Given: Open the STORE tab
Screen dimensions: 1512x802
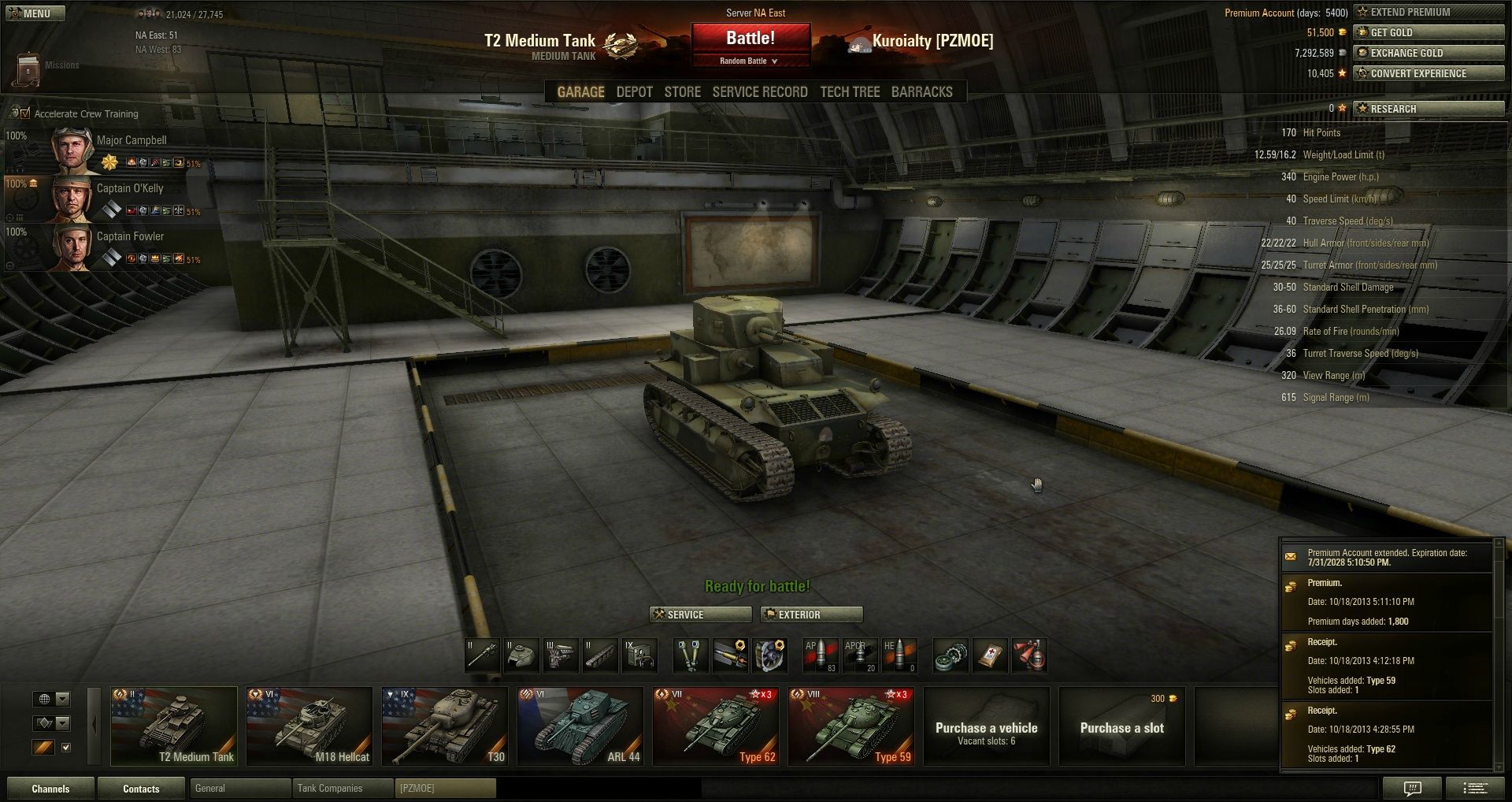Looking at the screenshot, I should (x=682, y=92).
